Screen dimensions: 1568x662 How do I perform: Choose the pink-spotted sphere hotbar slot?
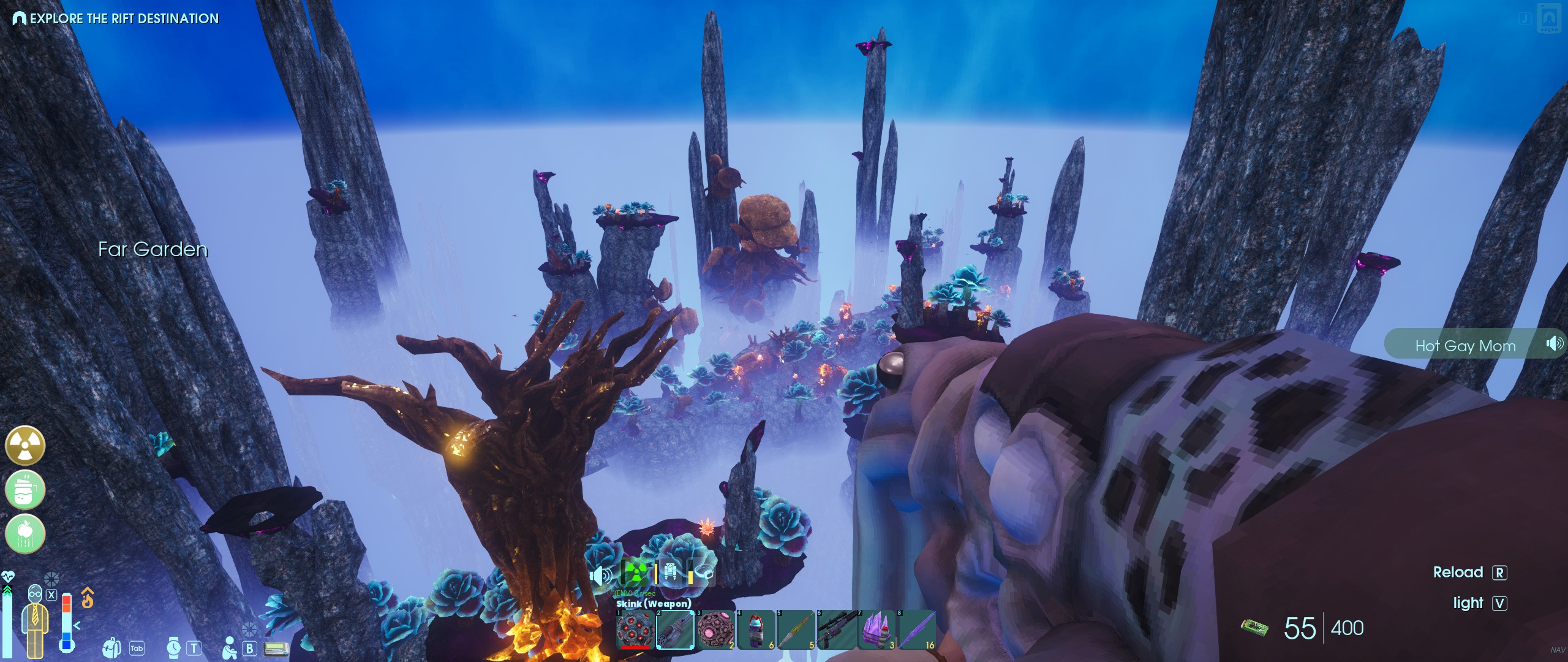coord(715,630)
